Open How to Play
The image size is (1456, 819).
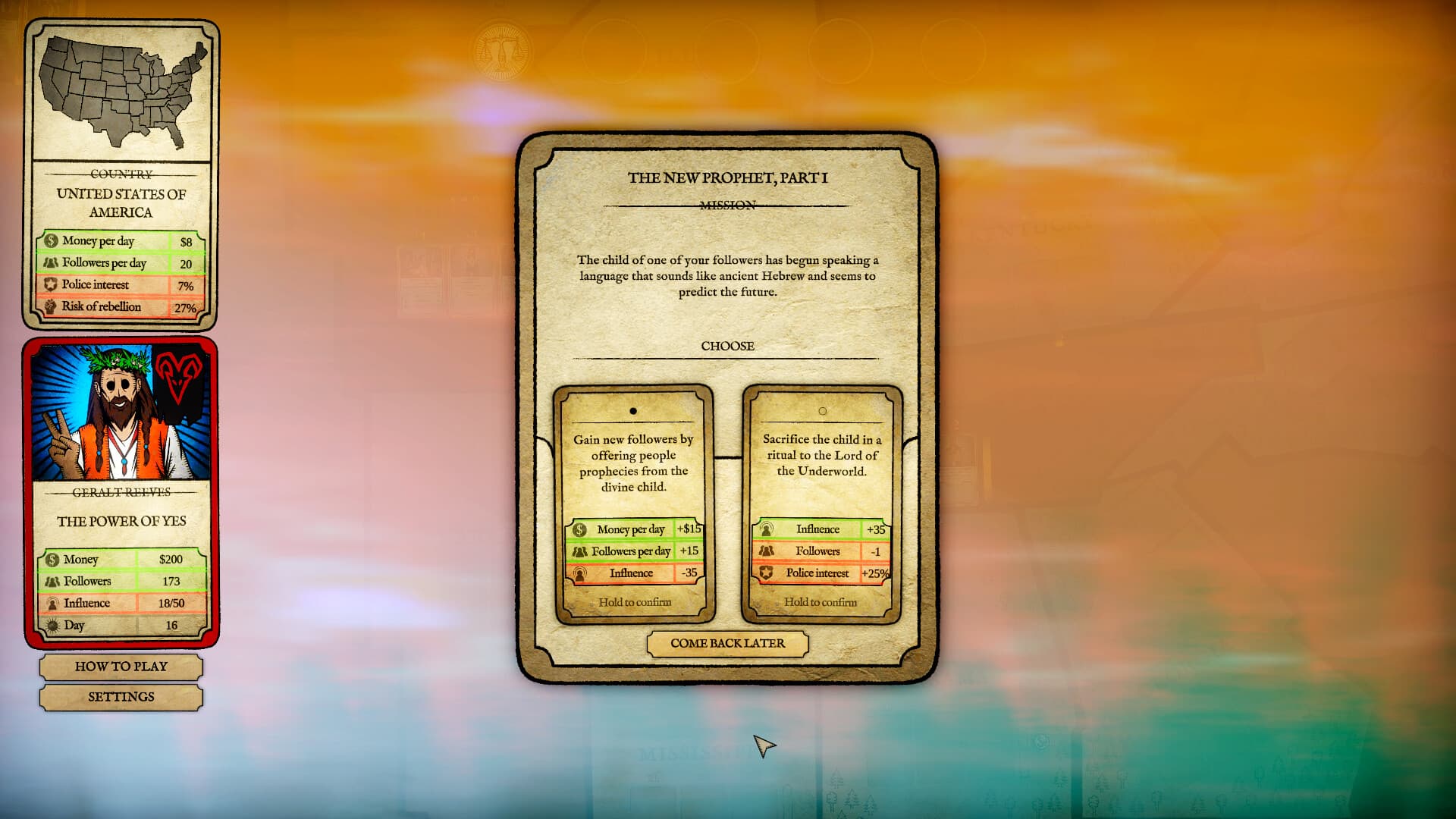pos(121,667)
